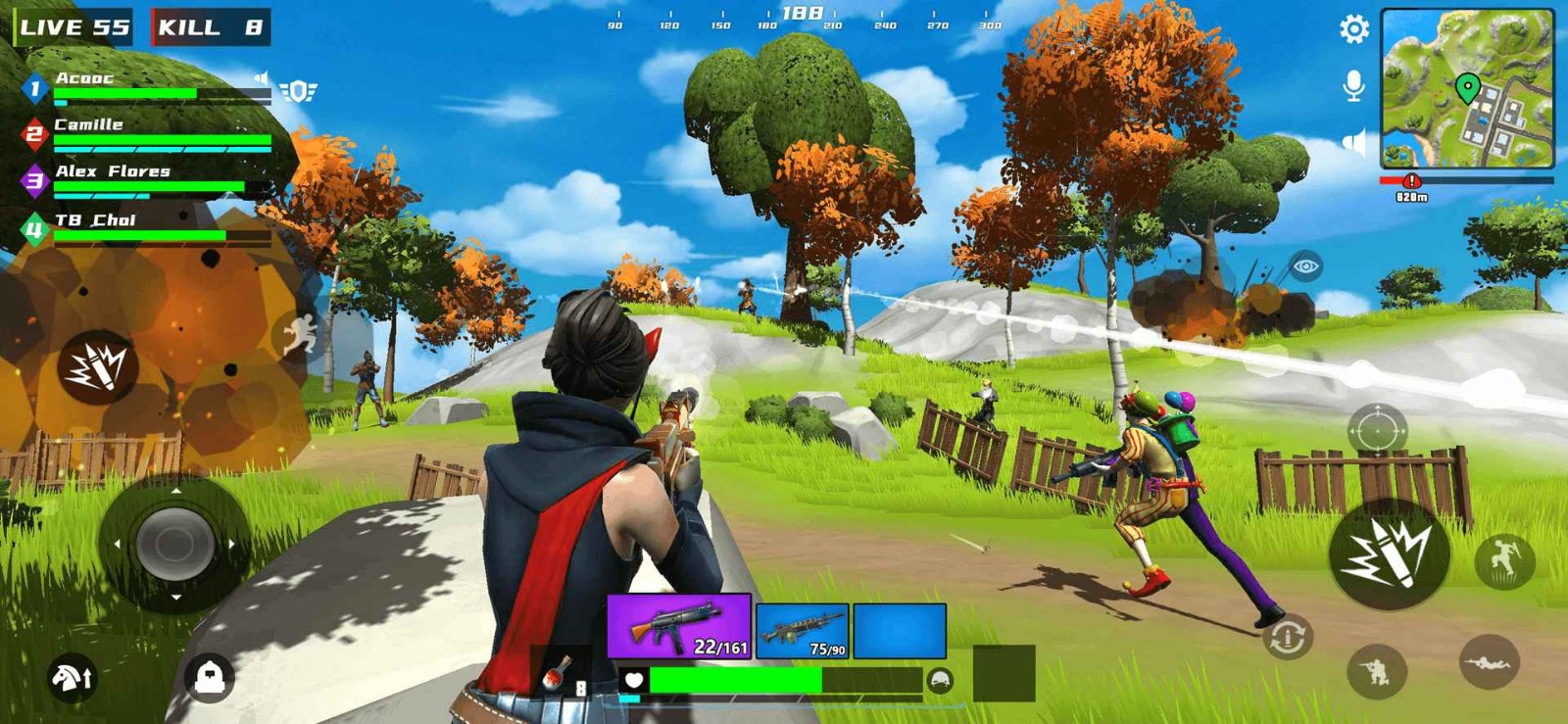
Task: Tap the crosshair aim-down-sights button
Action: [x=1377, y=430]
